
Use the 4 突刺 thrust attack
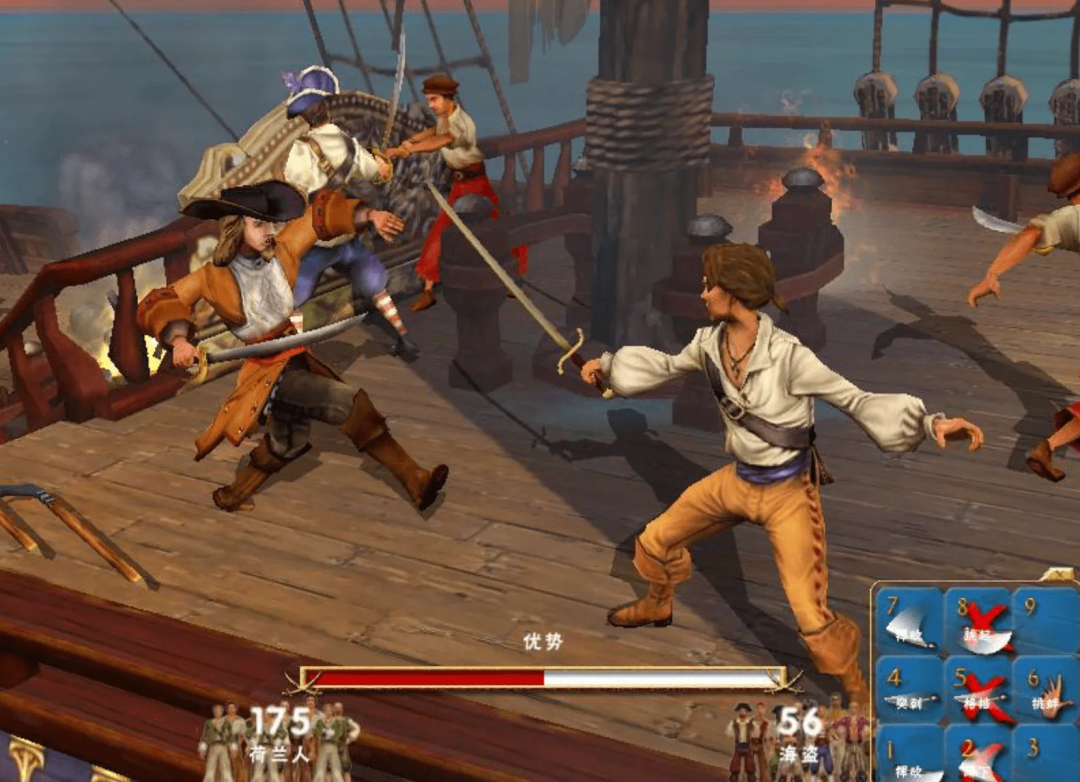pyautogui.click(x=909, y=689)
